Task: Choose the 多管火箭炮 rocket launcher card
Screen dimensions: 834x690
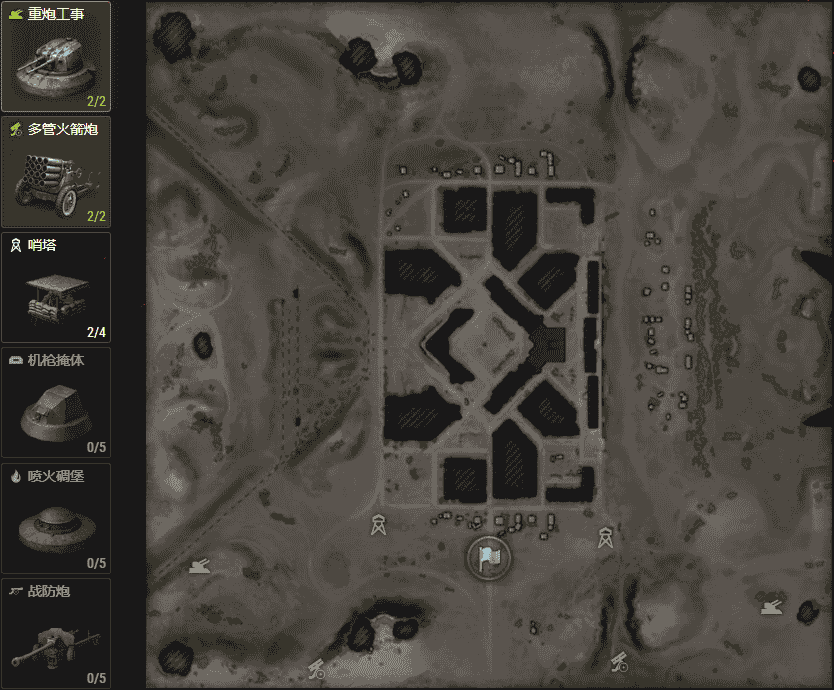Action: [56, 172]
